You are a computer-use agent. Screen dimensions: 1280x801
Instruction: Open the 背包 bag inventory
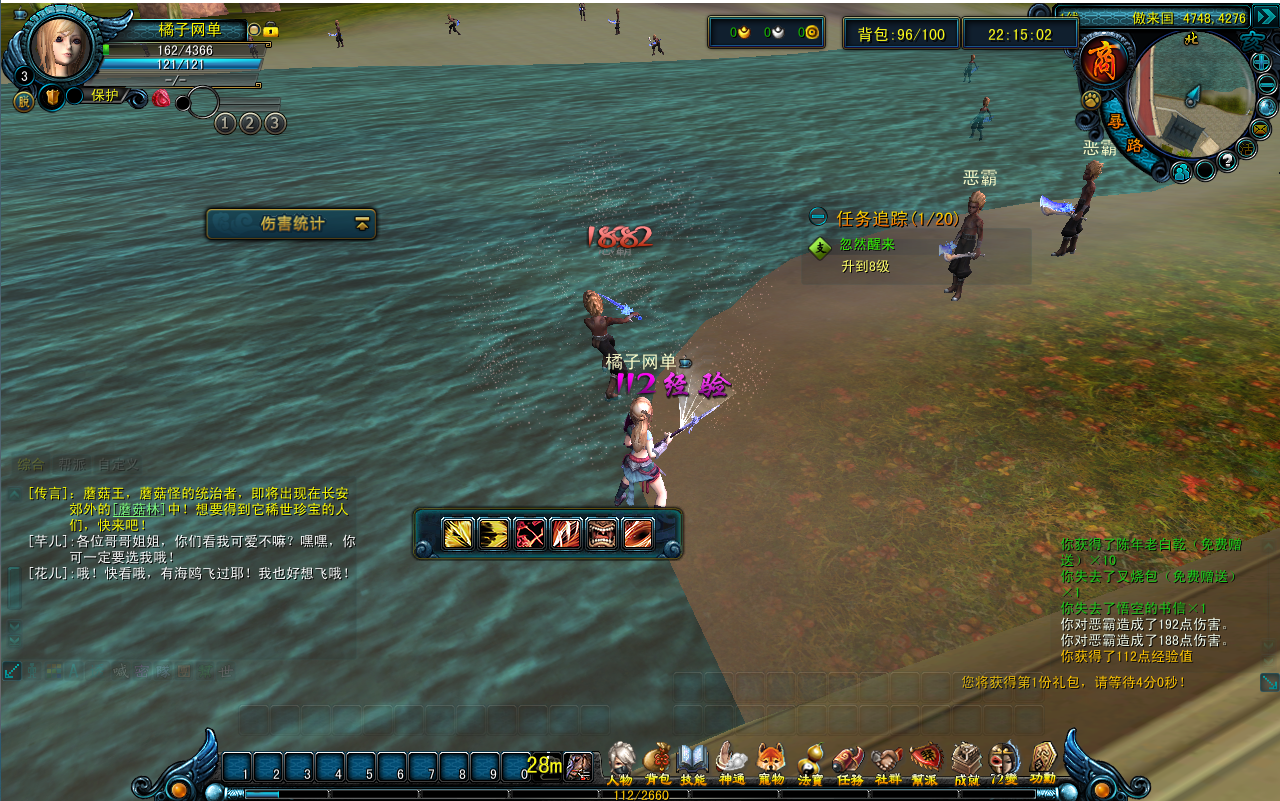tap(657, 764)
